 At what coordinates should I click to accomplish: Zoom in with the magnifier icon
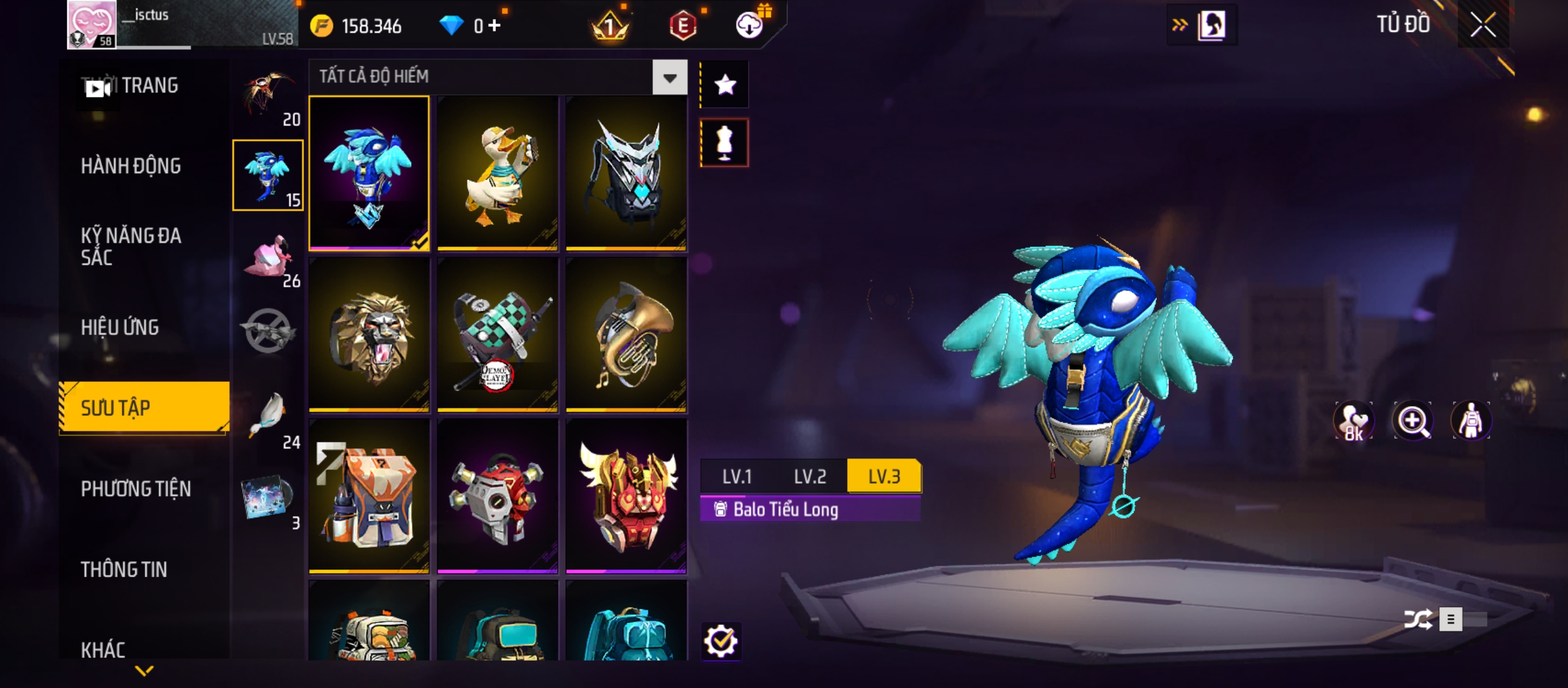1412,421
